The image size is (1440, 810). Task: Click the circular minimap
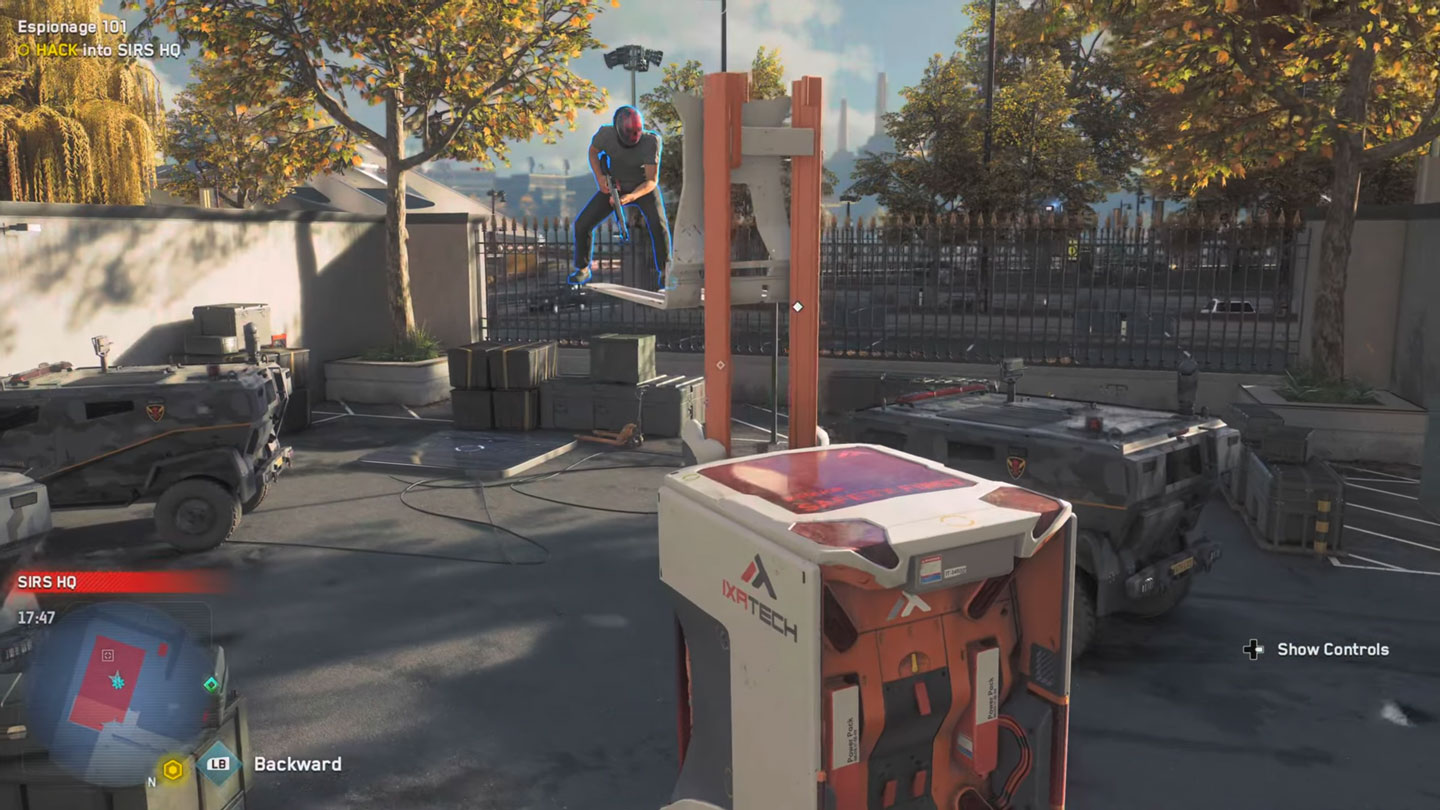pos(118,682)
